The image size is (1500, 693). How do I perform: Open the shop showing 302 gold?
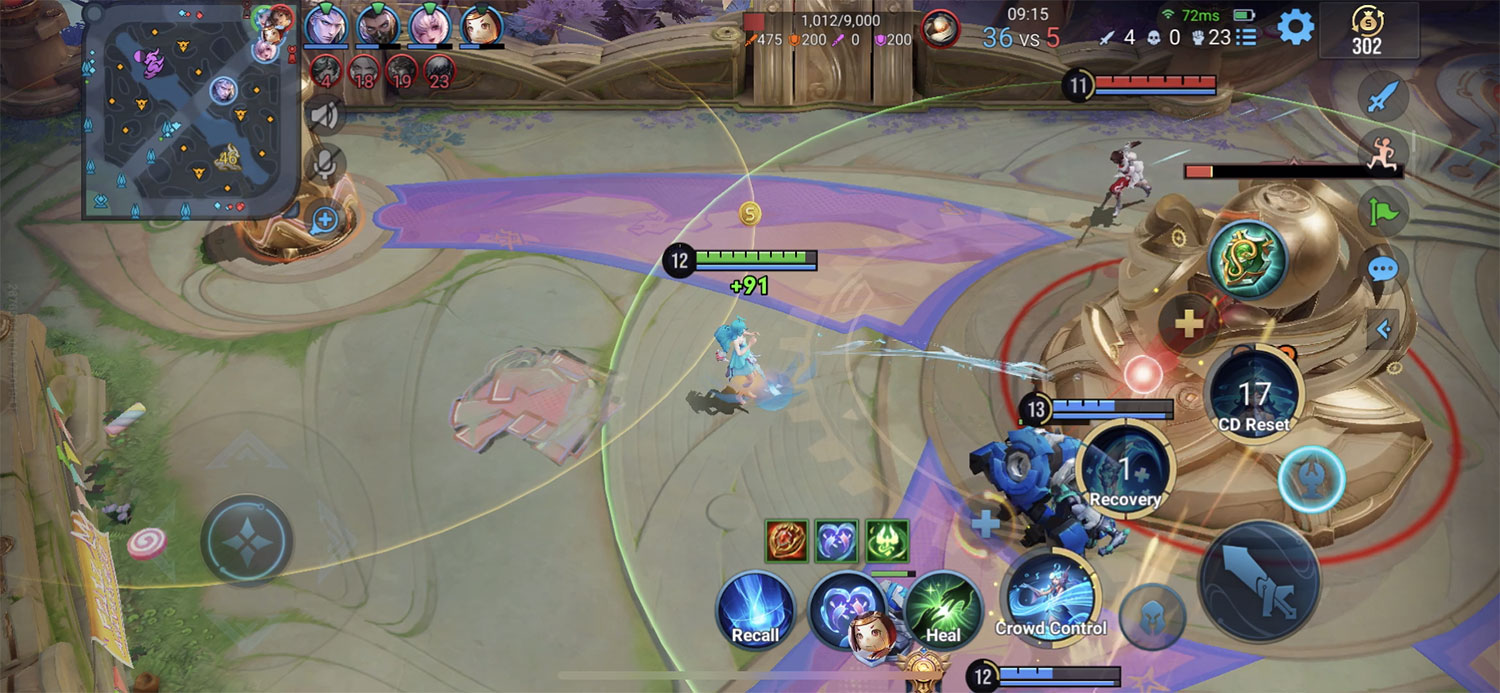(1367, 31)
